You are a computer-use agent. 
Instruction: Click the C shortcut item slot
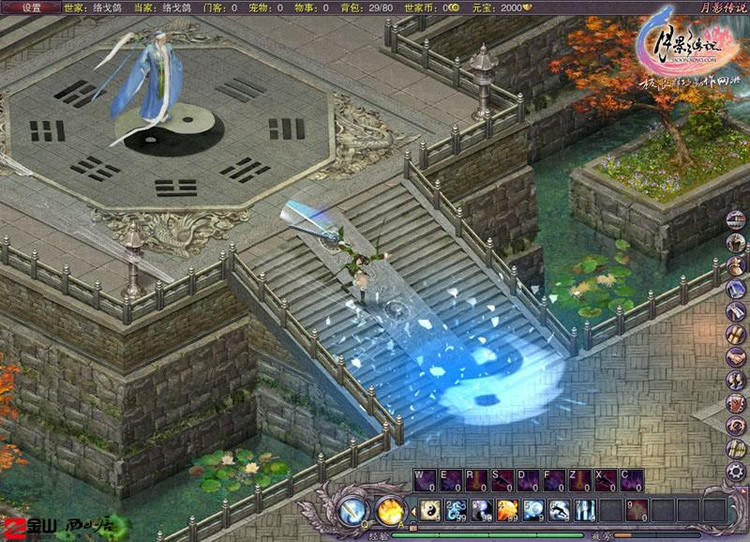coord(632,481)
